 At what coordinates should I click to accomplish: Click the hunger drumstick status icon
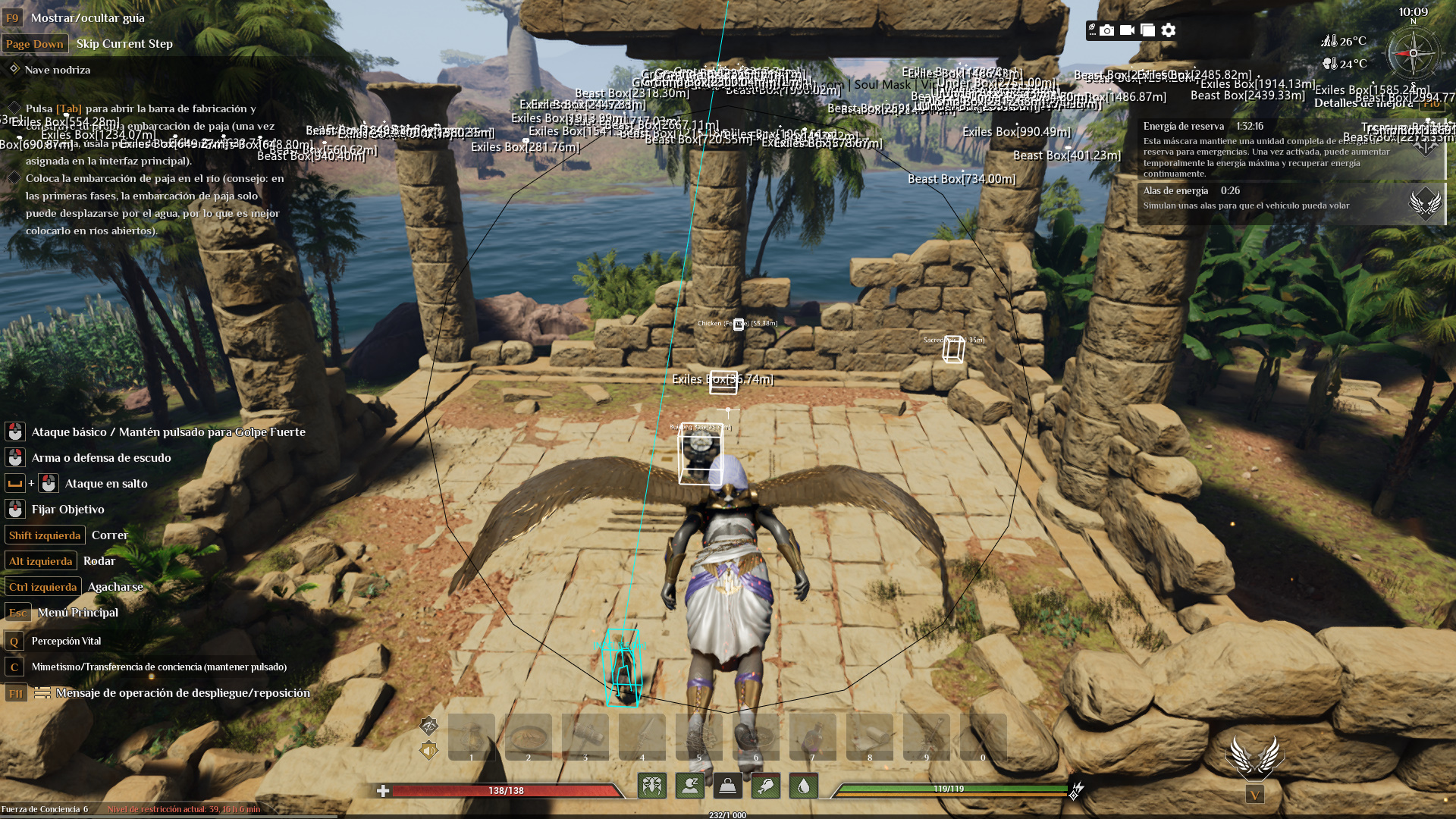(x=766, y=786)
